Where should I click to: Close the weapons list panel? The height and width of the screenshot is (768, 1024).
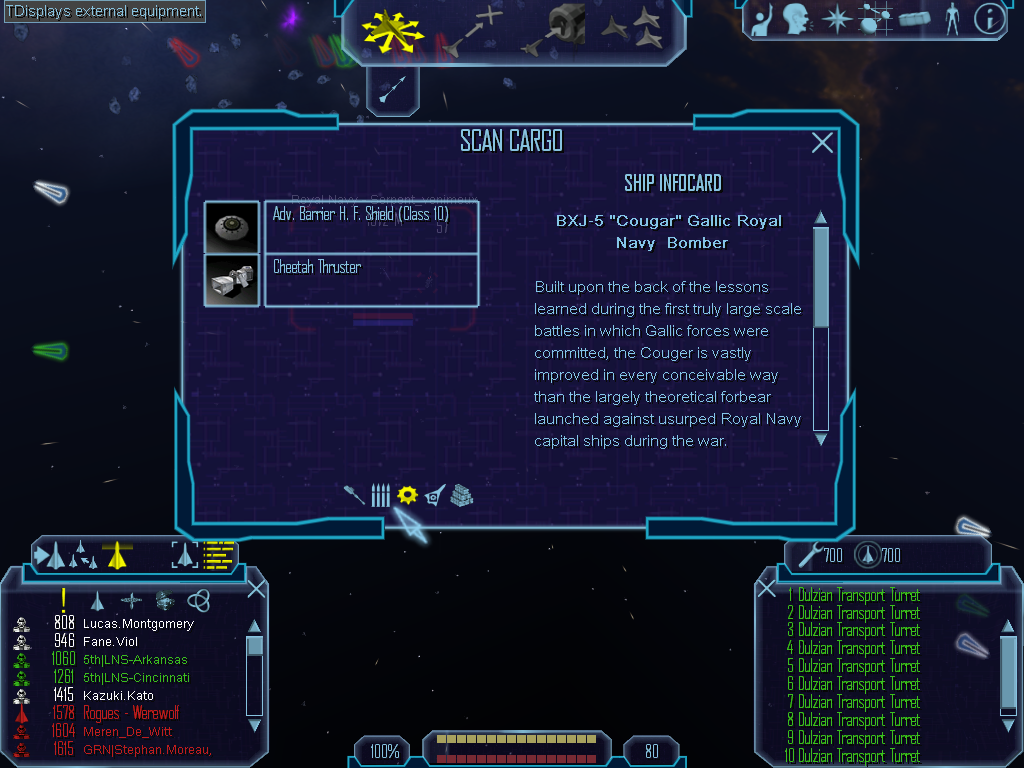pyautogui.click(x=767, y=590)
